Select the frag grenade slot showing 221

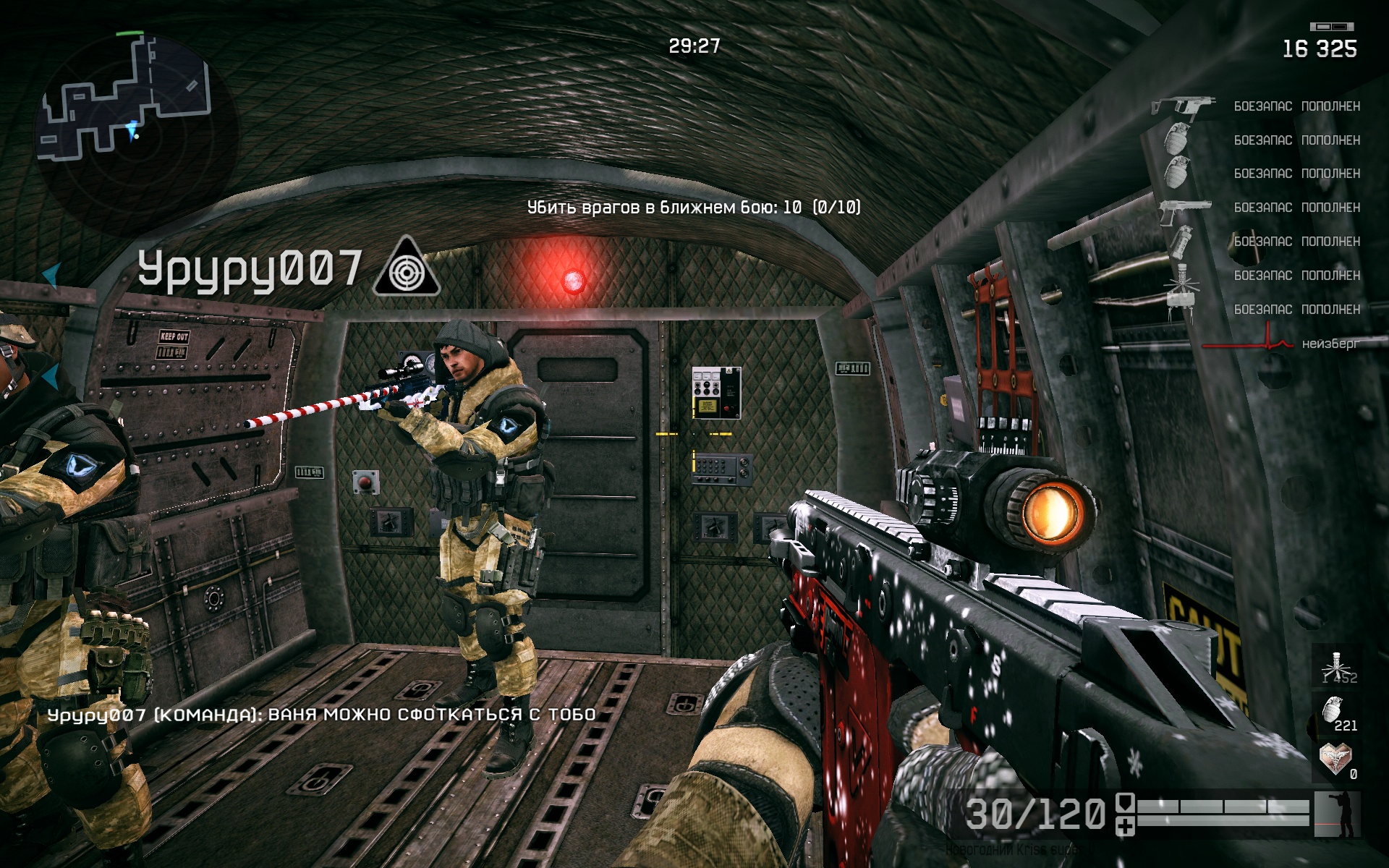(1337, 713)
